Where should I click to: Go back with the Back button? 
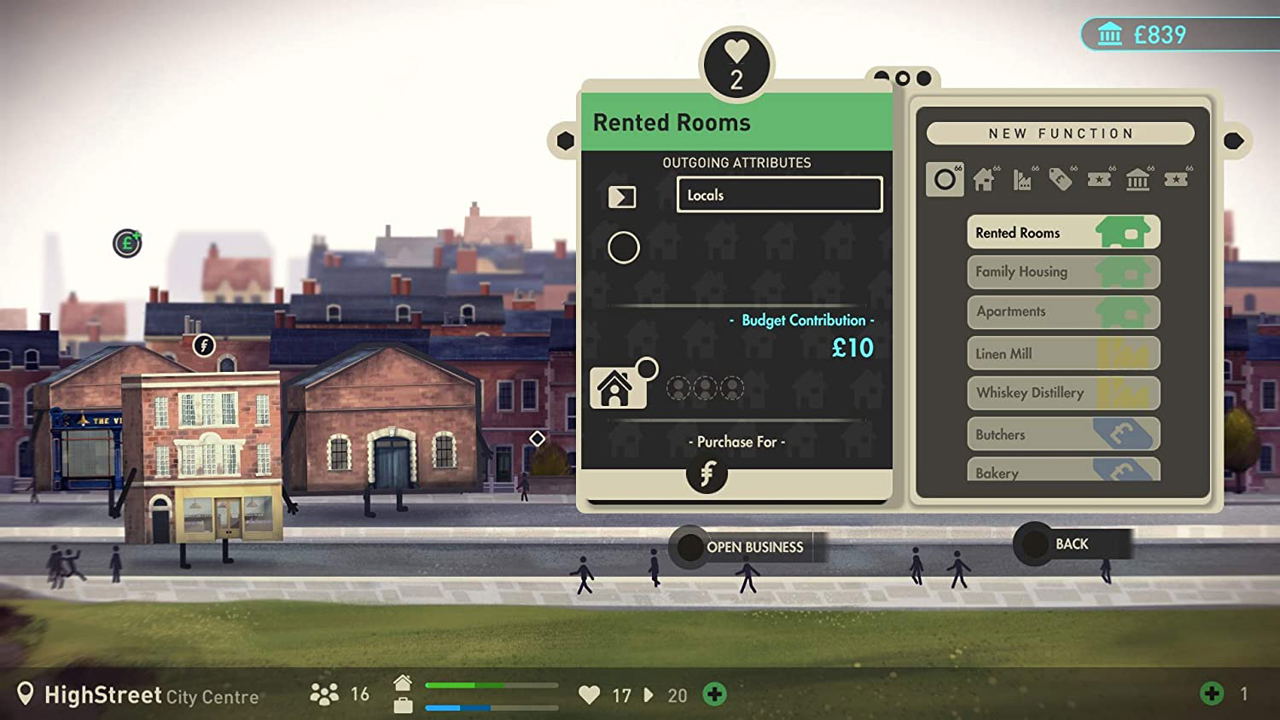tap(1071, 544)
